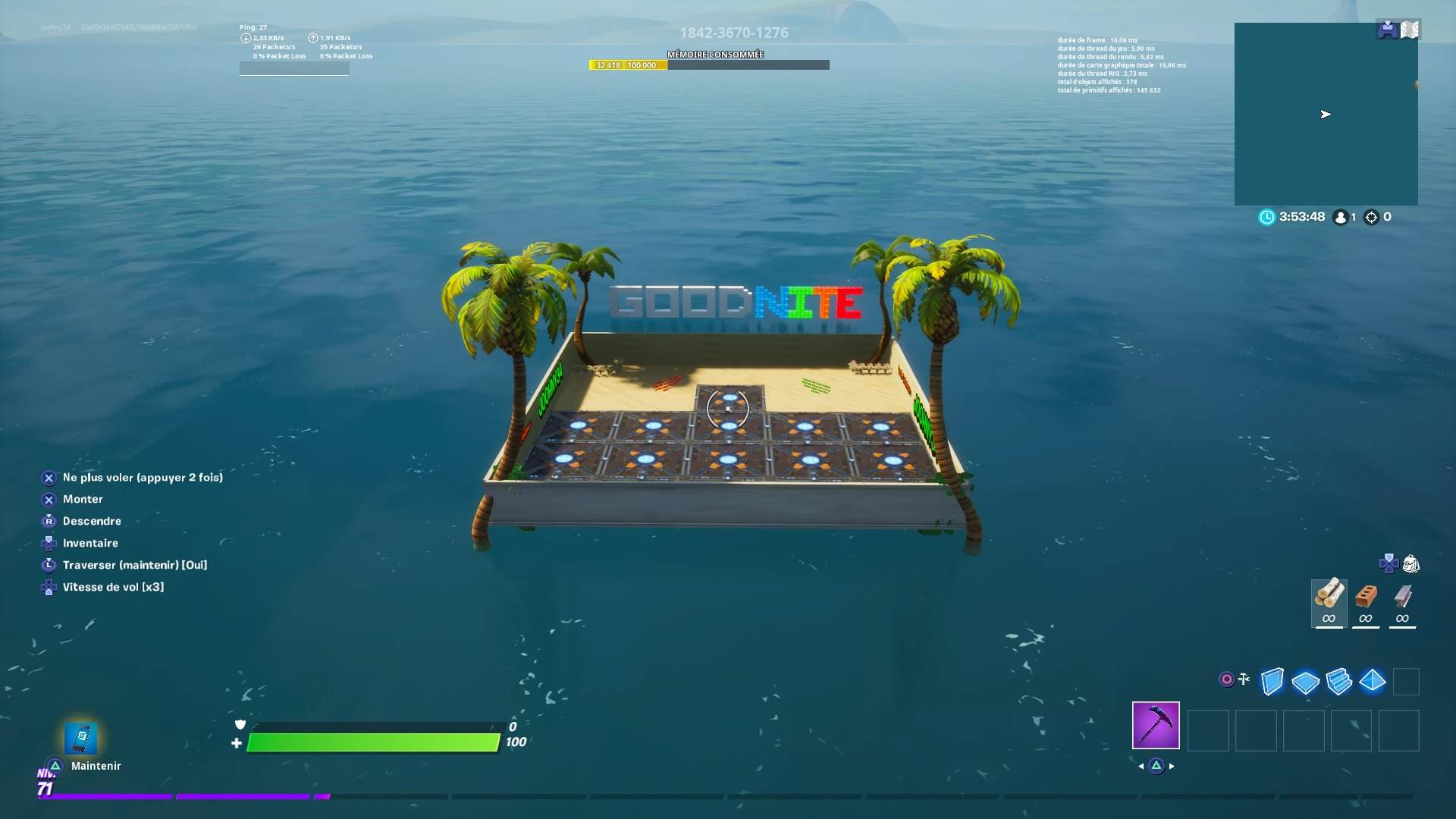Screen dimensions: 1456x819
Task: Click the edit wrench icon beside build pieces
Action: coord(1244,680)
